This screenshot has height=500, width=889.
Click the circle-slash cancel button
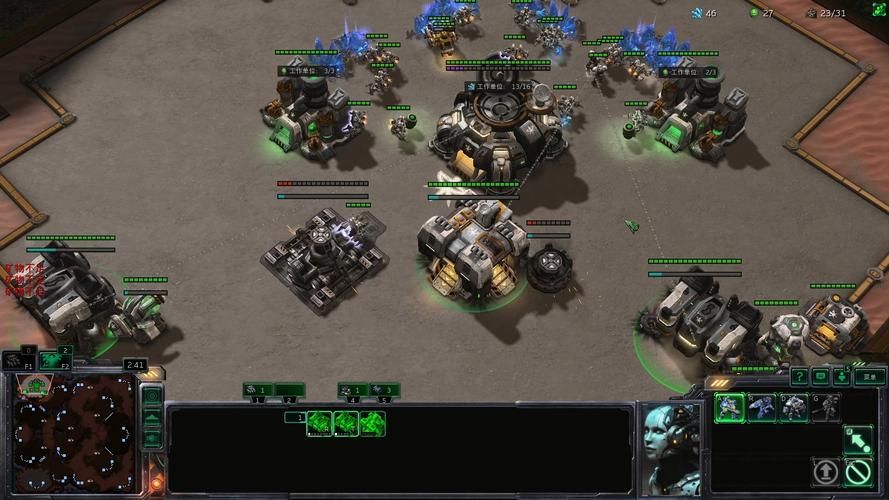tap(858, 471)
